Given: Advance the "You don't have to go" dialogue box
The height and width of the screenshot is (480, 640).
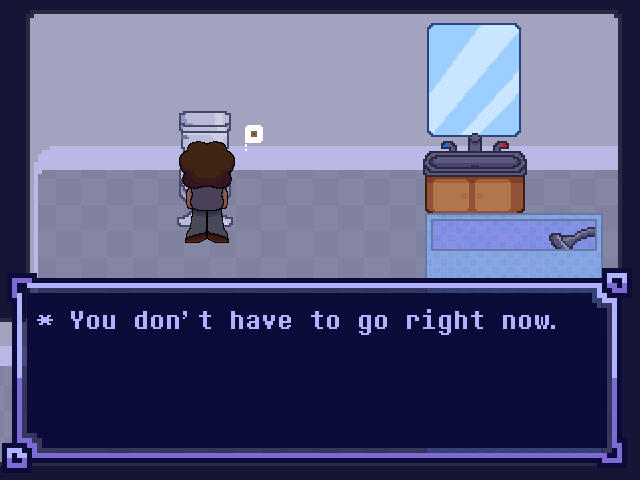Looking at the screenshot, I should pyautogui.click(x=318, y=370).
